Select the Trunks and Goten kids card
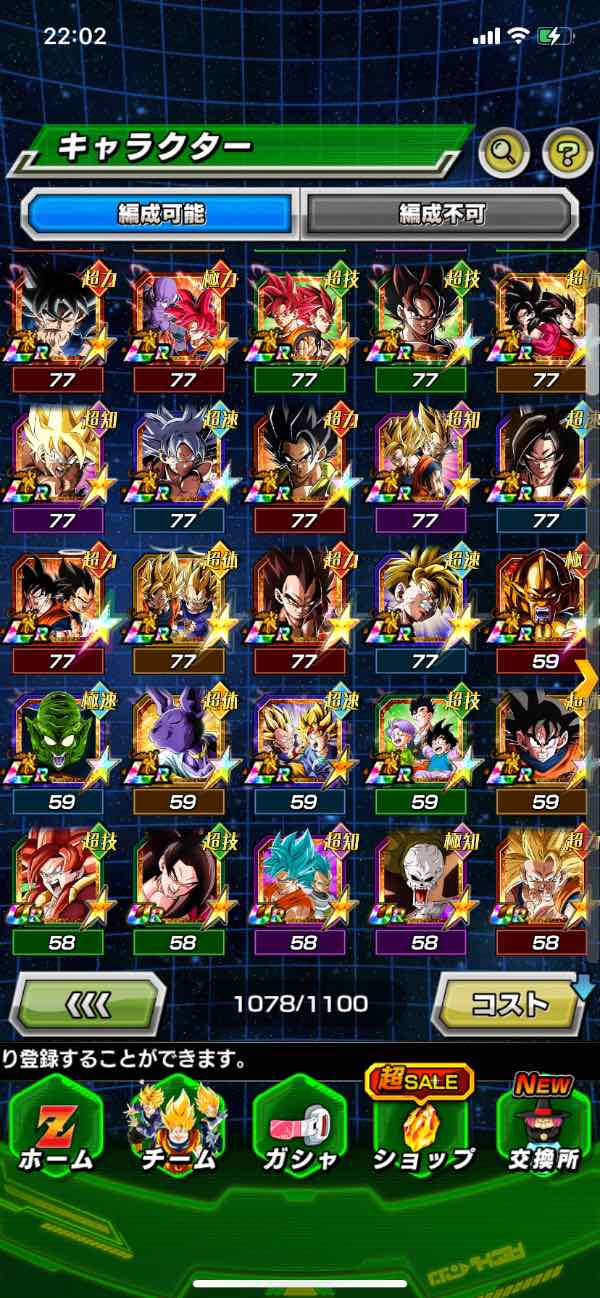Image resolution: width=600 pixels, height=1298 pixels. (x=424, y=737)
